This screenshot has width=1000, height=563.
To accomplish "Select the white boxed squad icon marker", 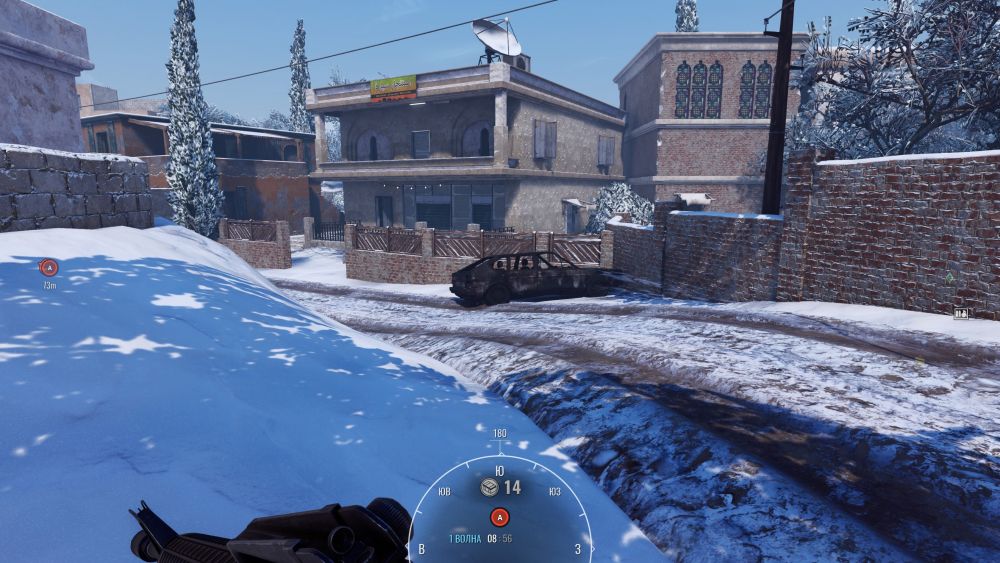I will pyautogui.click(x=961, y=313).
